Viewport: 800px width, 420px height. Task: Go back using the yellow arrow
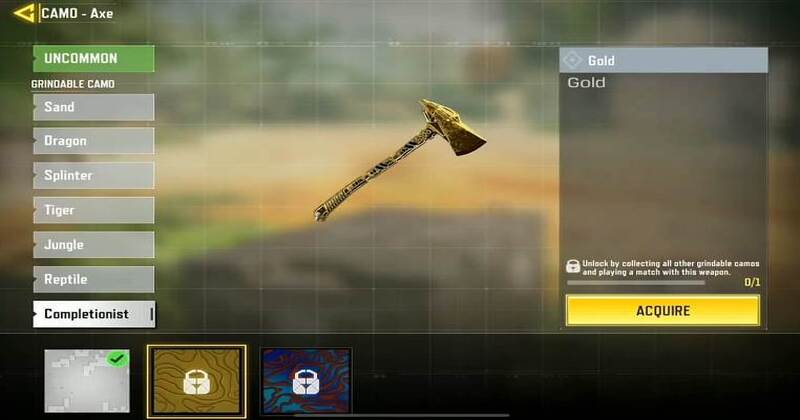click(x=24, y=13)
